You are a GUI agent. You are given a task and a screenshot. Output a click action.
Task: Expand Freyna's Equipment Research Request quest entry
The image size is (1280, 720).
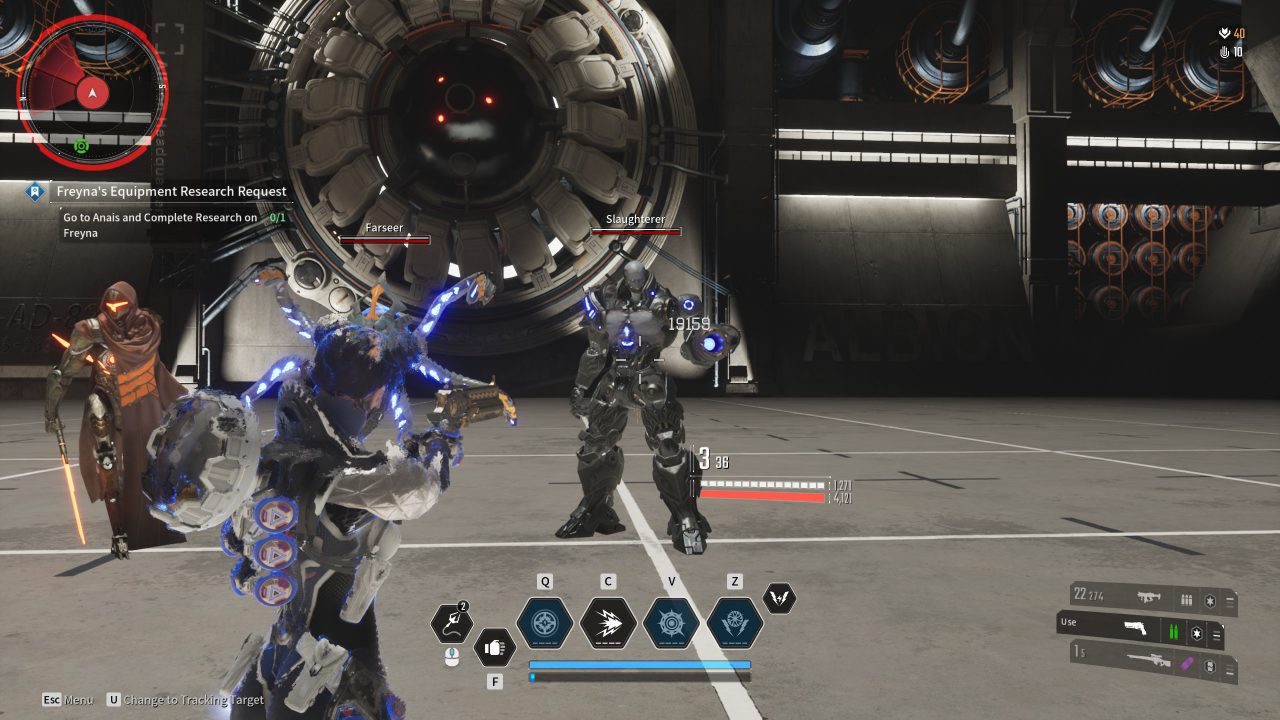pyautogui.click(x=170, y=191)
